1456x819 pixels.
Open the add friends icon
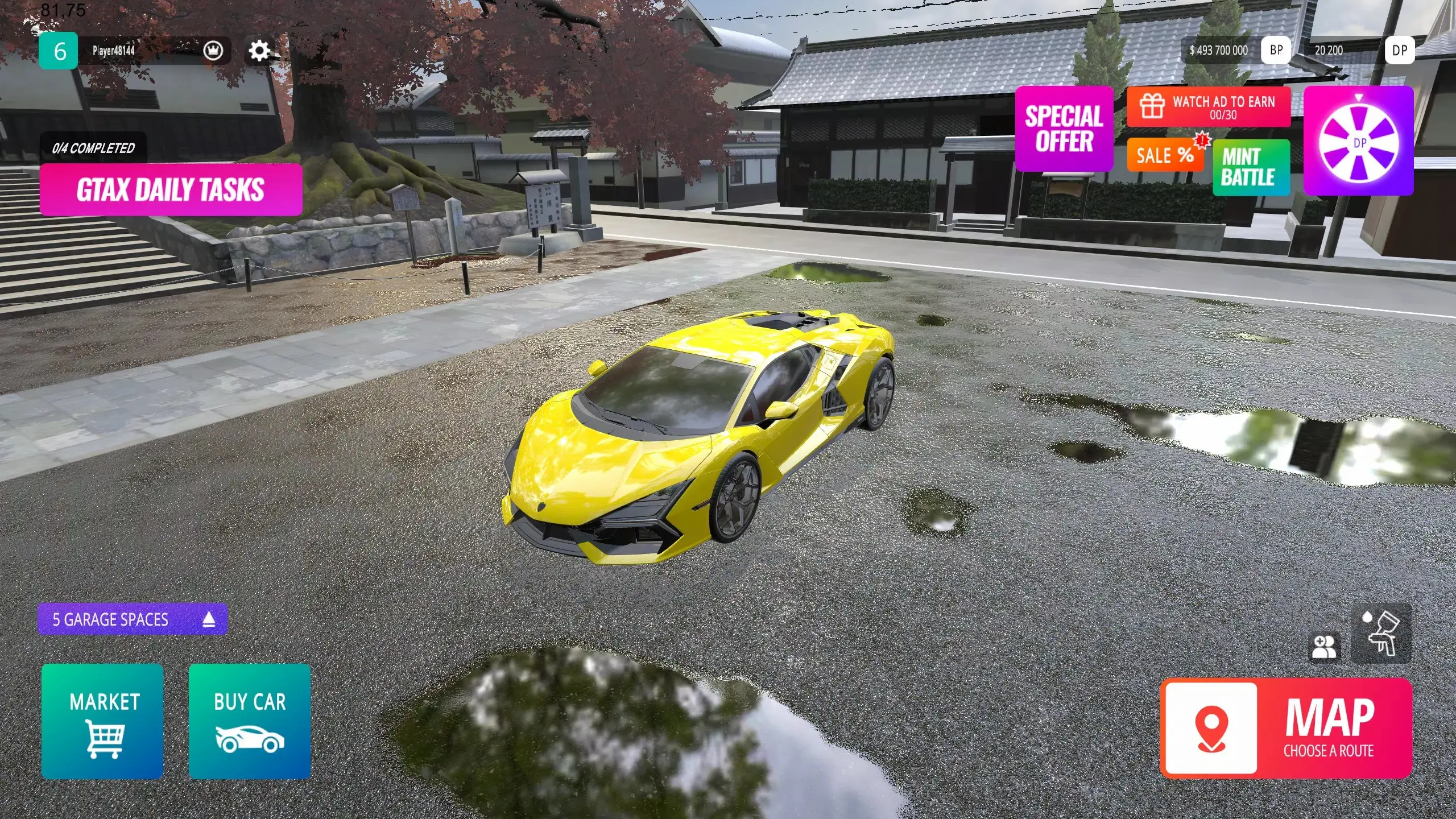click(1324, 647)
